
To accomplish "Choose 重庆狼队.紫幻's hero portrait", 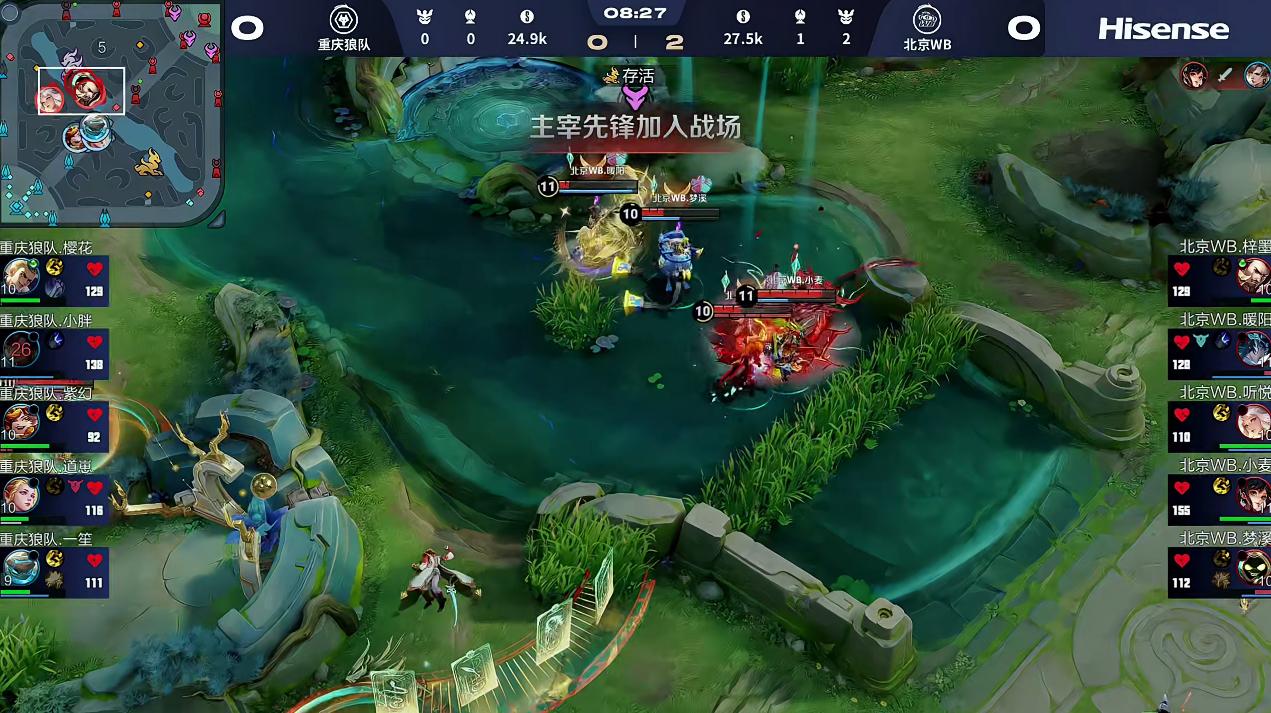I will pyautogui.click(x=20, y=422).
